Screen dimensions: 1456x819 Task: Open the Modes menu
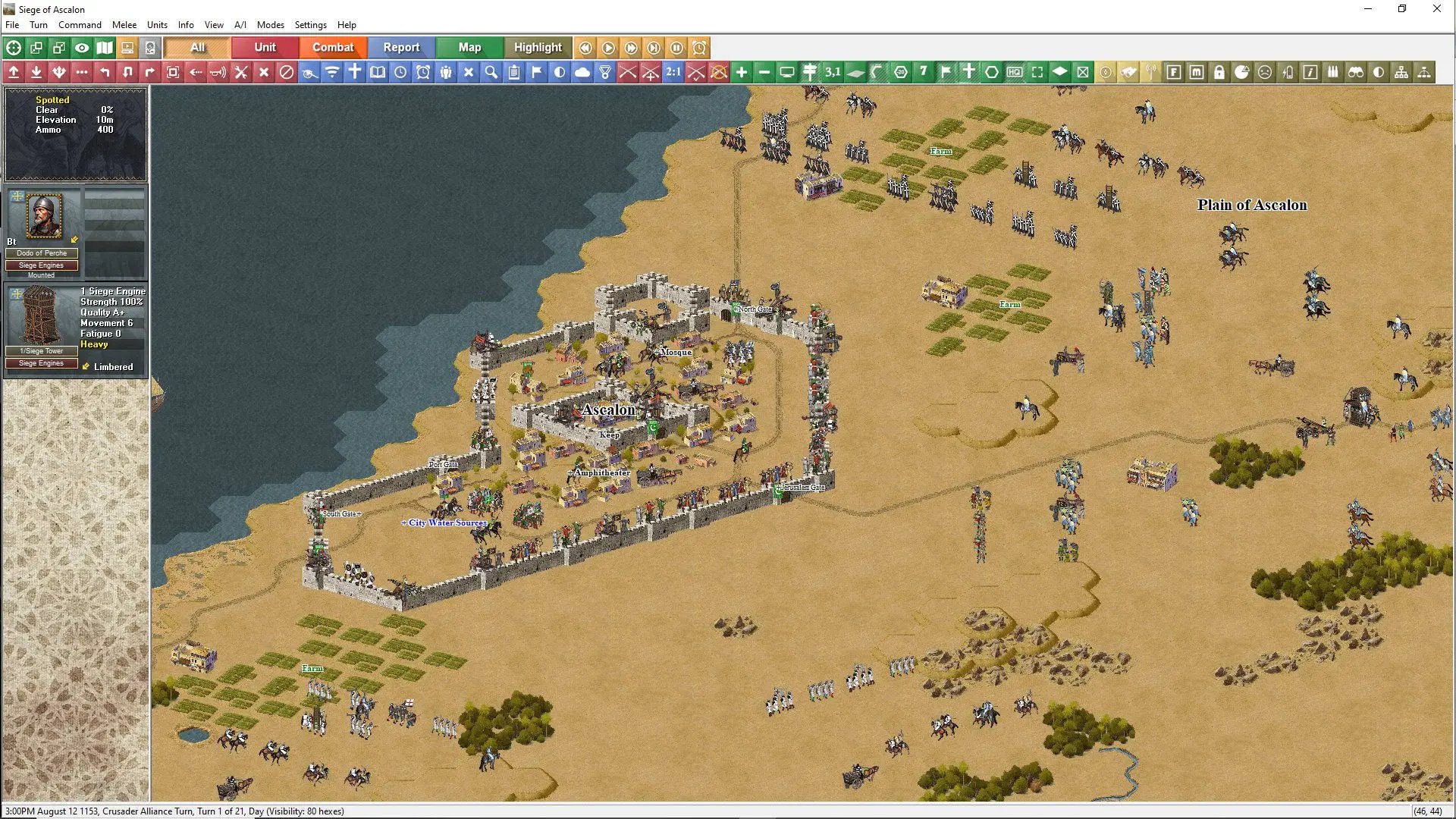point(271,24)
